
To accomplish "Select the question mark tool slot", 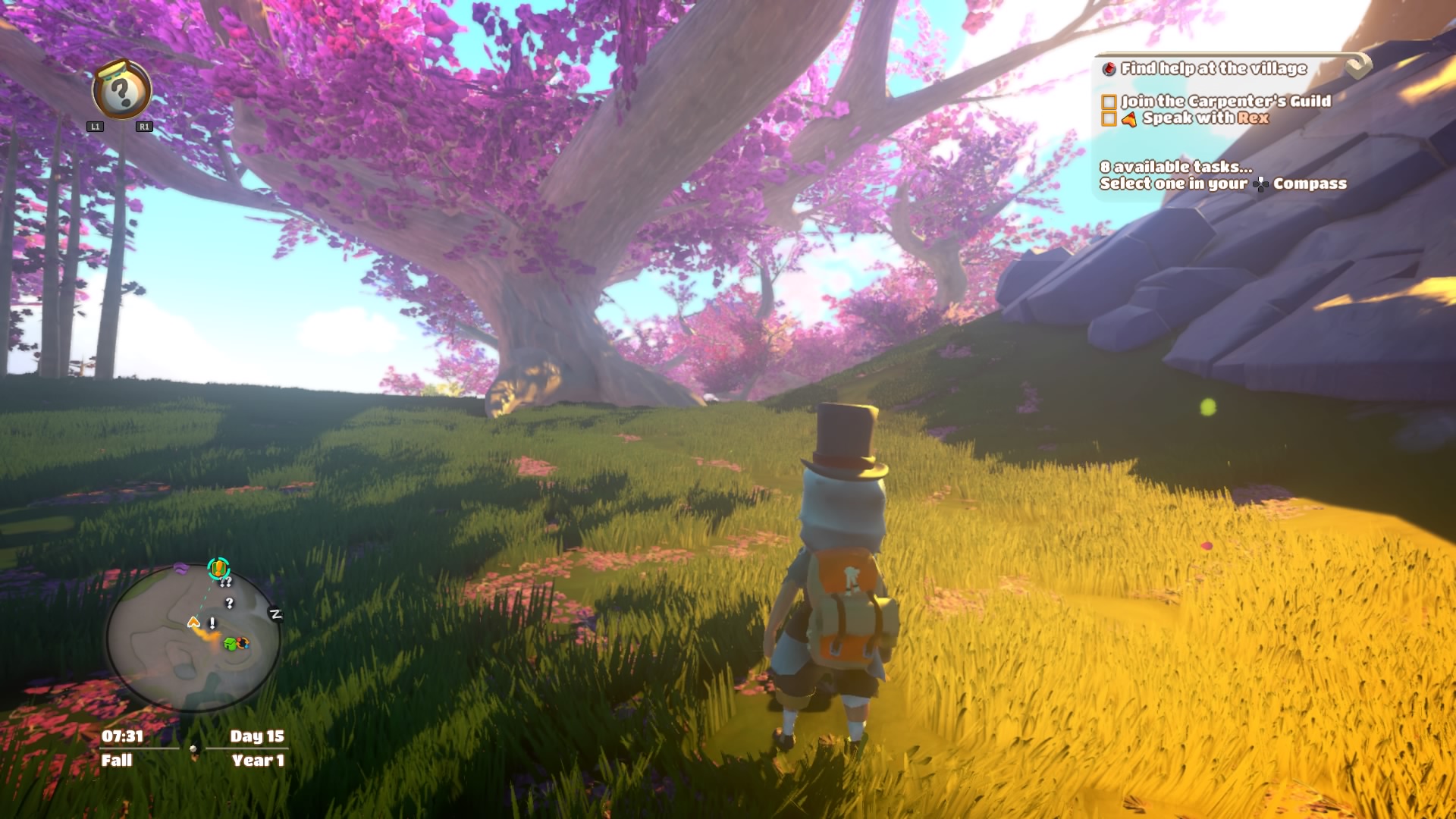I will coord(121,92).
